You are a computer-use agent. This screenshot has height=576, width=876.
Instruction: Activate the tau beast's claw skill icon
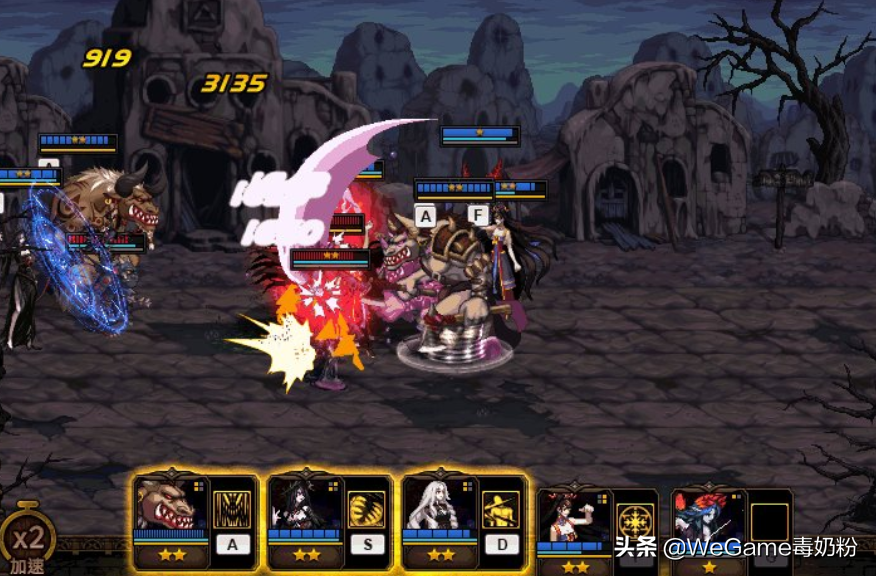[x=232, y=509]
